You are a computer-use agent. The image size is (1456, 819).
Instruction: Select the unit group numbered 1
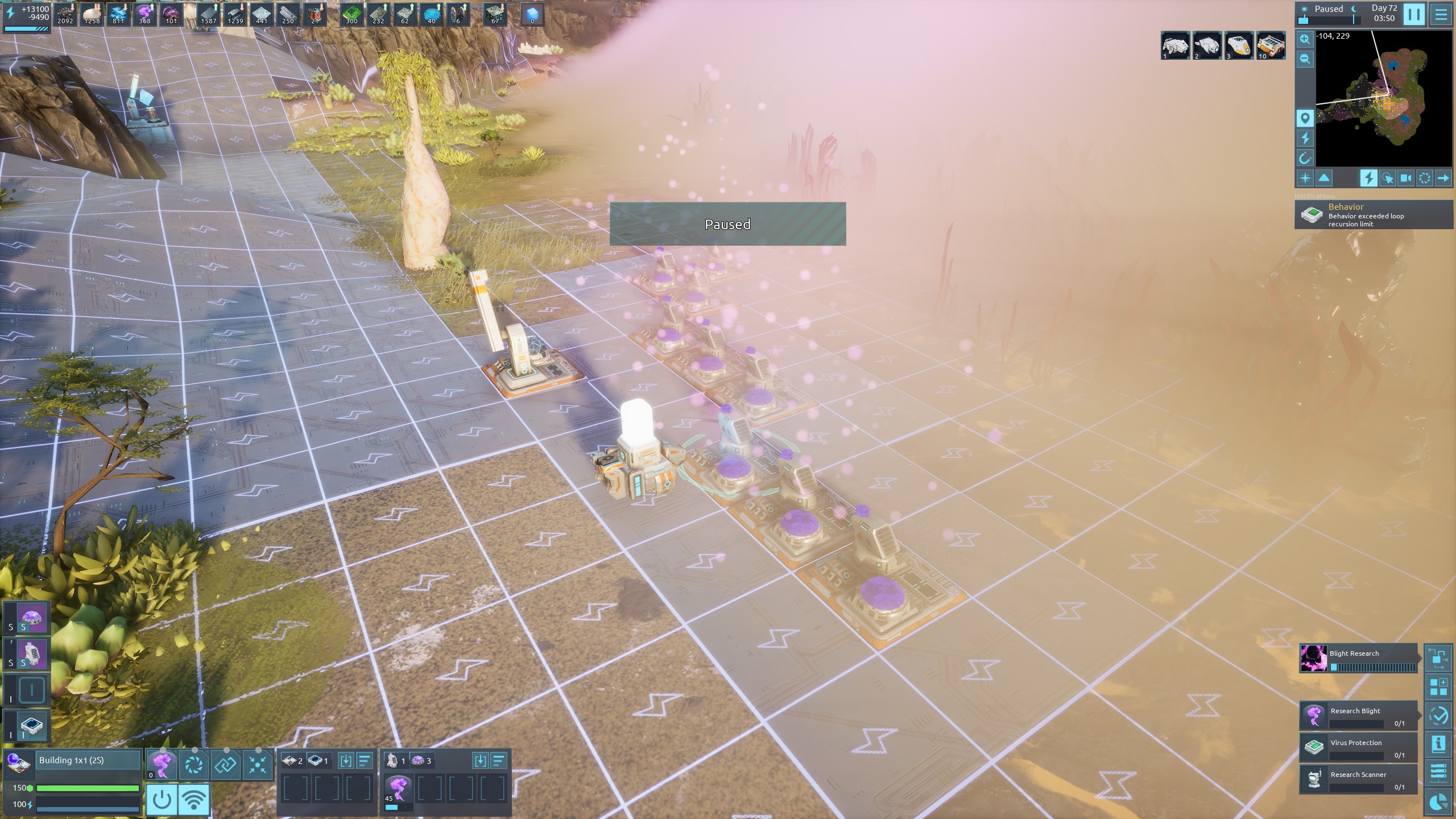(1175, 45)
